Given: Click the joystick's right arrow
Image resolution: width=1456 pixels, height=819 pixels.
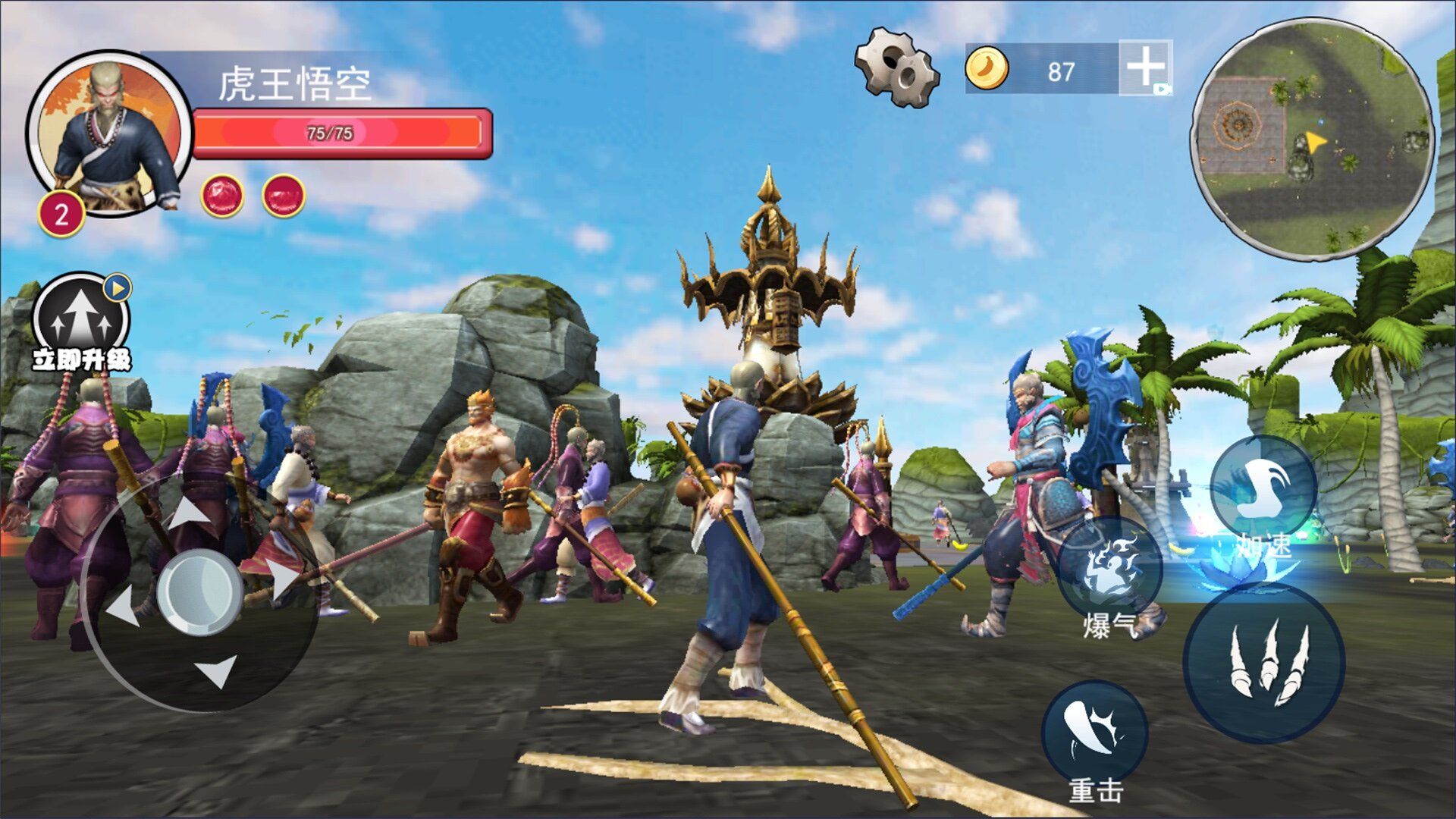Looking at the screenshot, I should pyautogui.click(x=284, y=580).
